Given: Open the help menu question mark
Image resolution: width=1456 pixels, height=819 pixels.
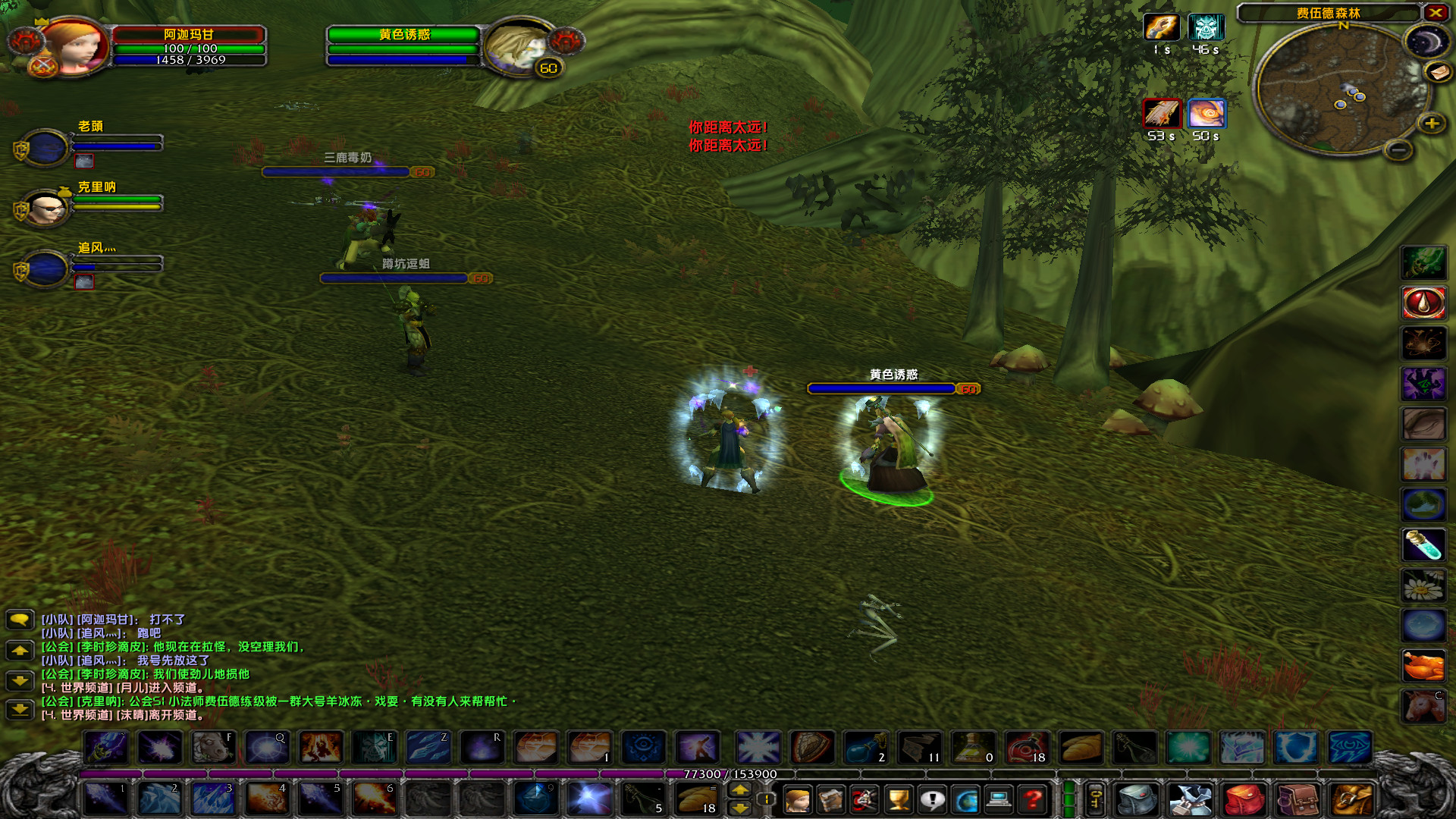Looking at the screenshot, I should [x=1032, y=800].
